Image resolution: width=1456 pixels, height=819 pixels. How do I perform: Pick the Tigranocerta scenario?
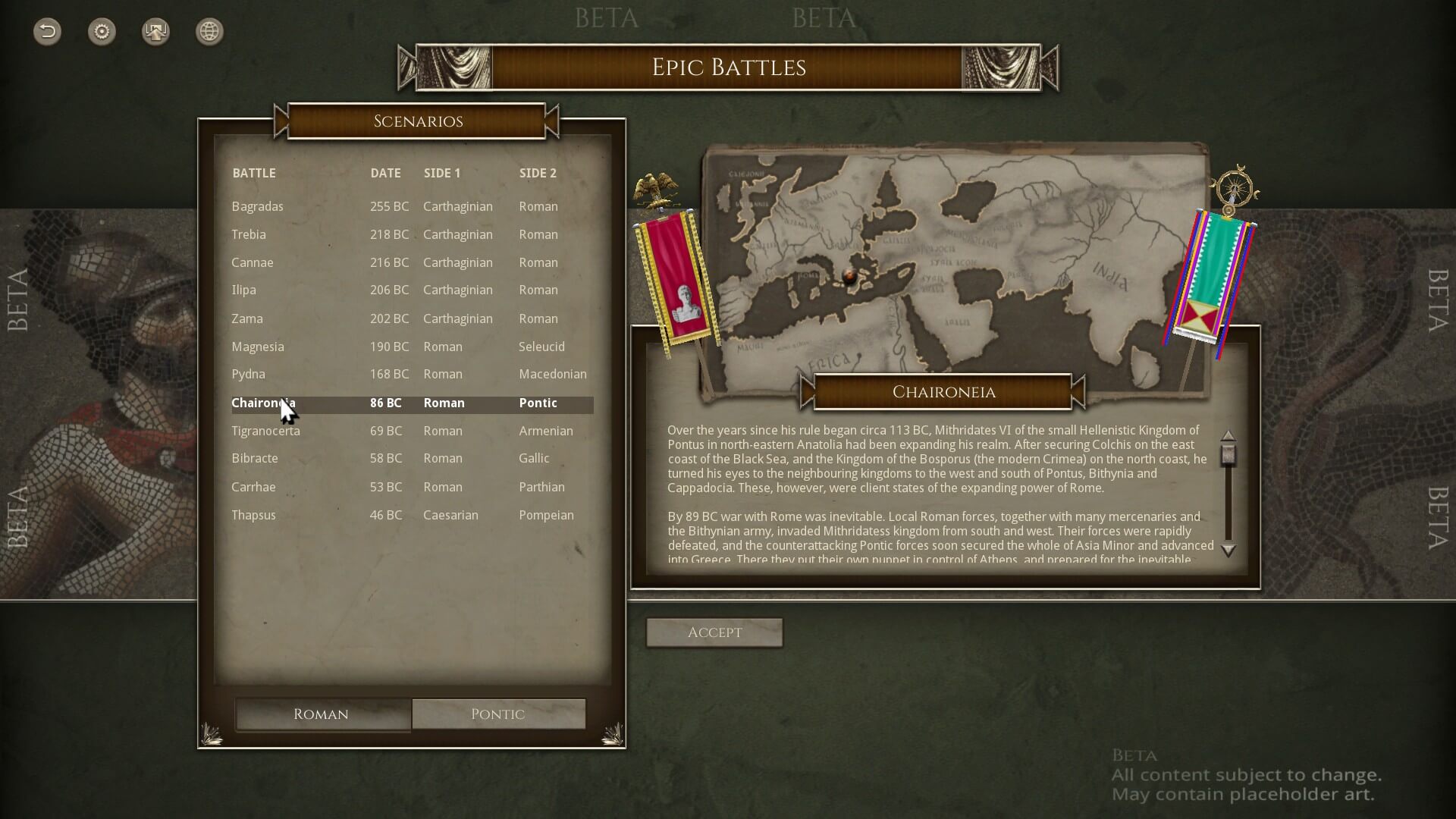[x=265, y=431]
